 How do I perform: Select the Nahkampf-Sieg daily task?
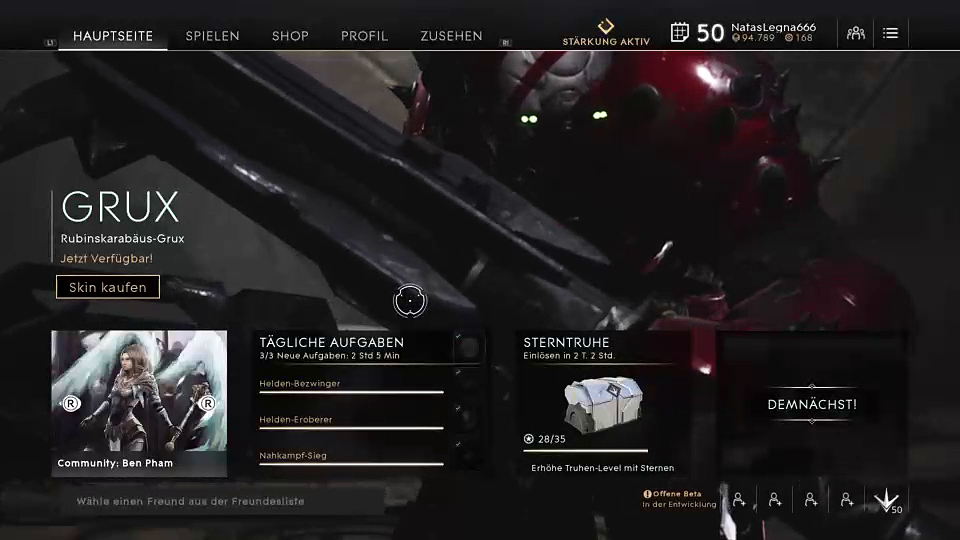(x=350, y=456)
